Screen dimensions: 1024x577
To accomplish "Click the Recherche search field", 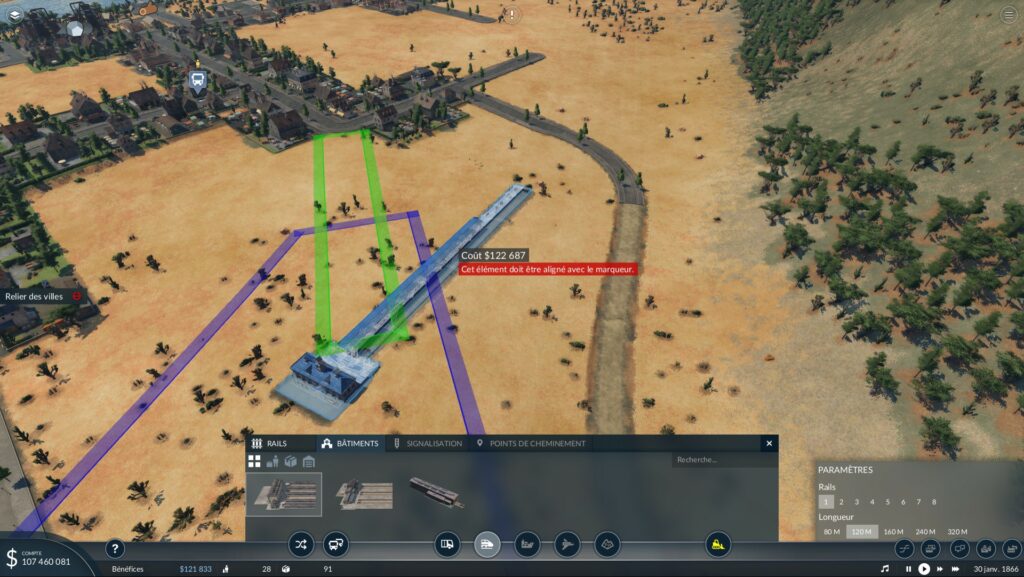I will [721, 460].
